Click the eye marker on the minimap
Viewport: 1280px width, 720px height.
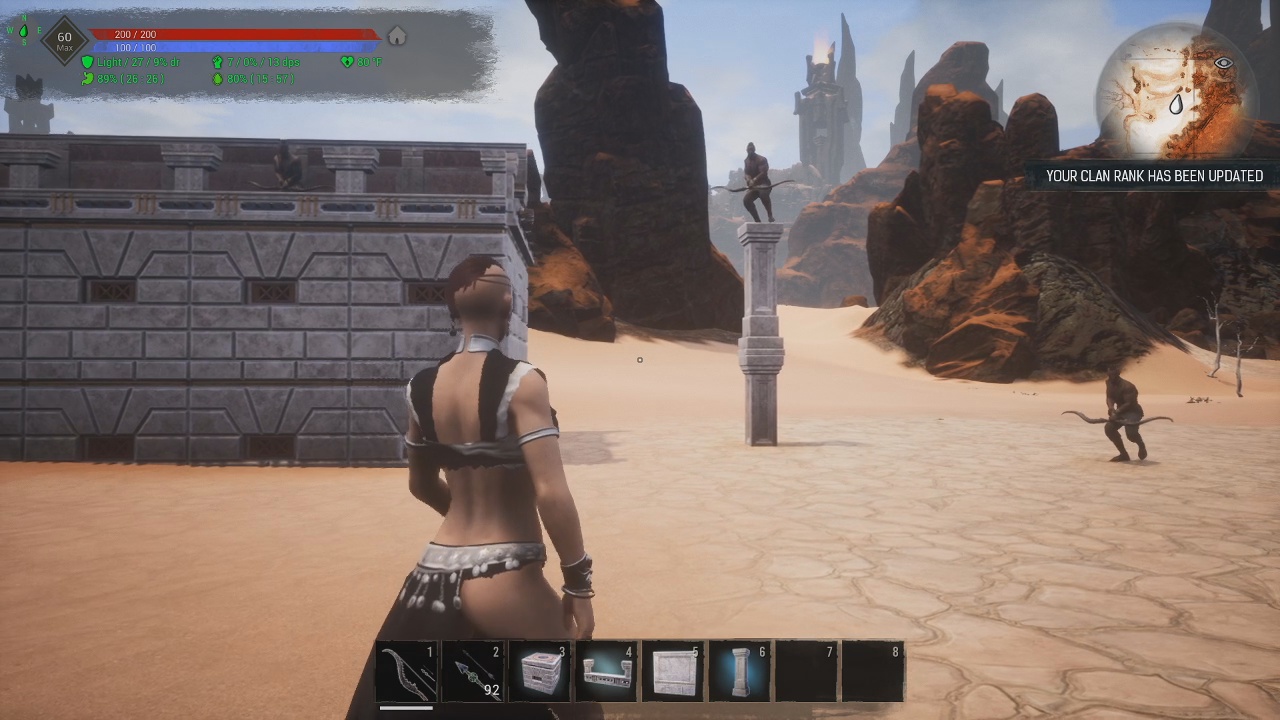click(1222, 63)
